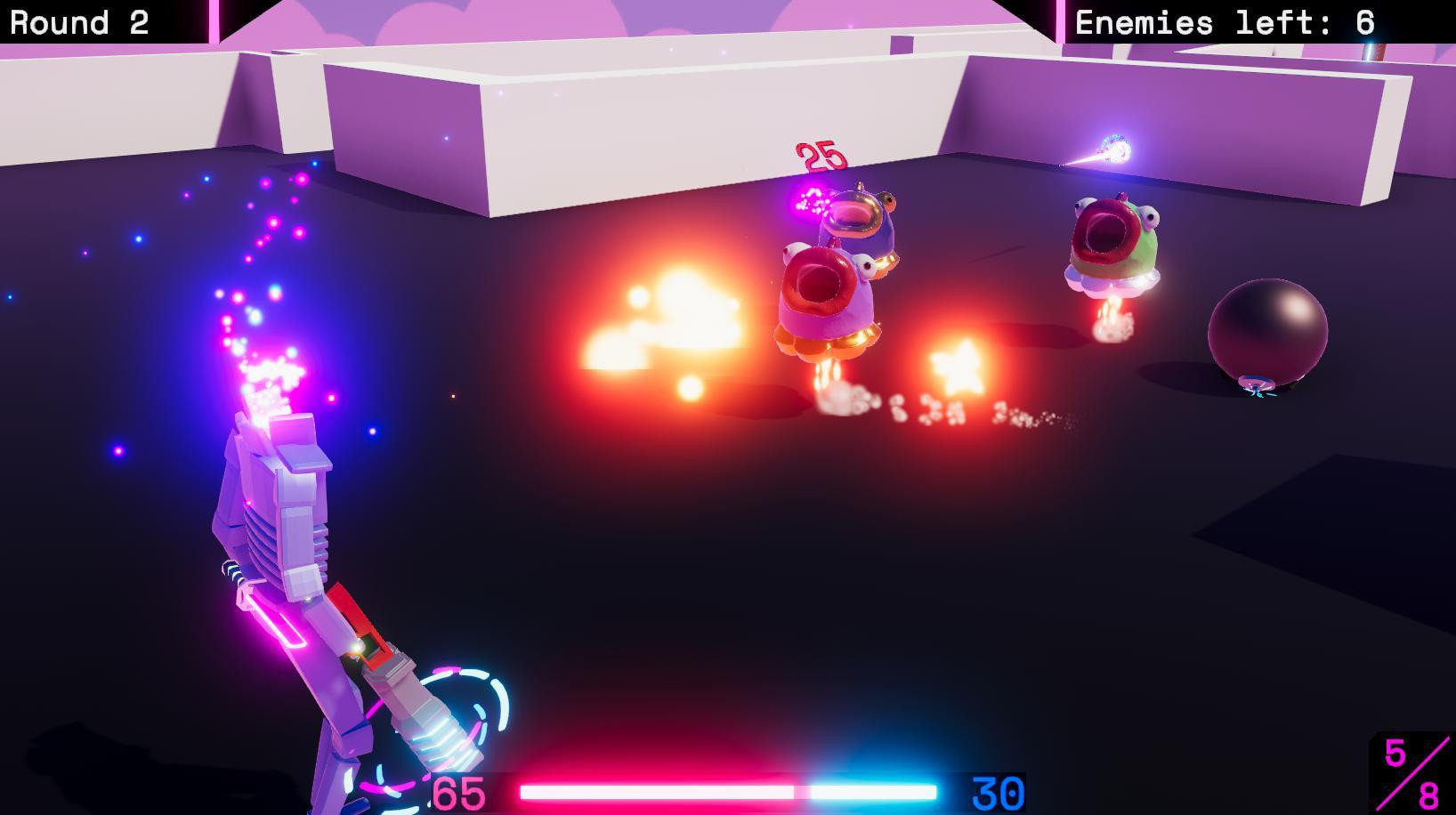Image resolution: width=1456 pixels, height=815 pixels.
Task: Click the Enemies left counter
Action: coord(1224,21)
